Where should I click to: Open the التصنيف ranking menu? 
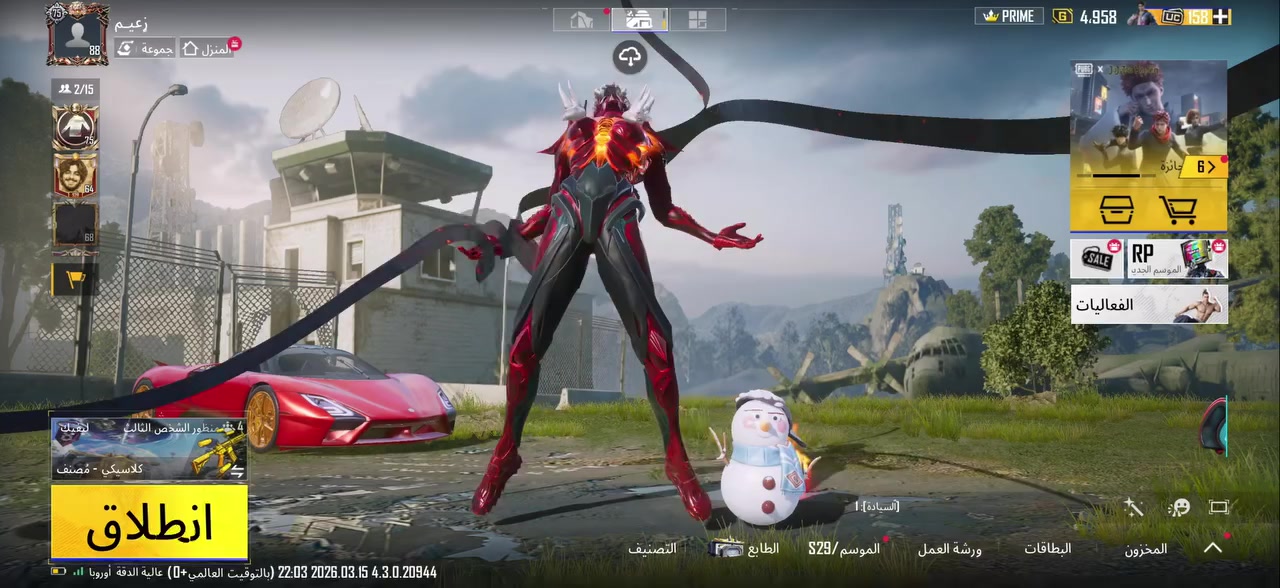[x=652, y=548]
